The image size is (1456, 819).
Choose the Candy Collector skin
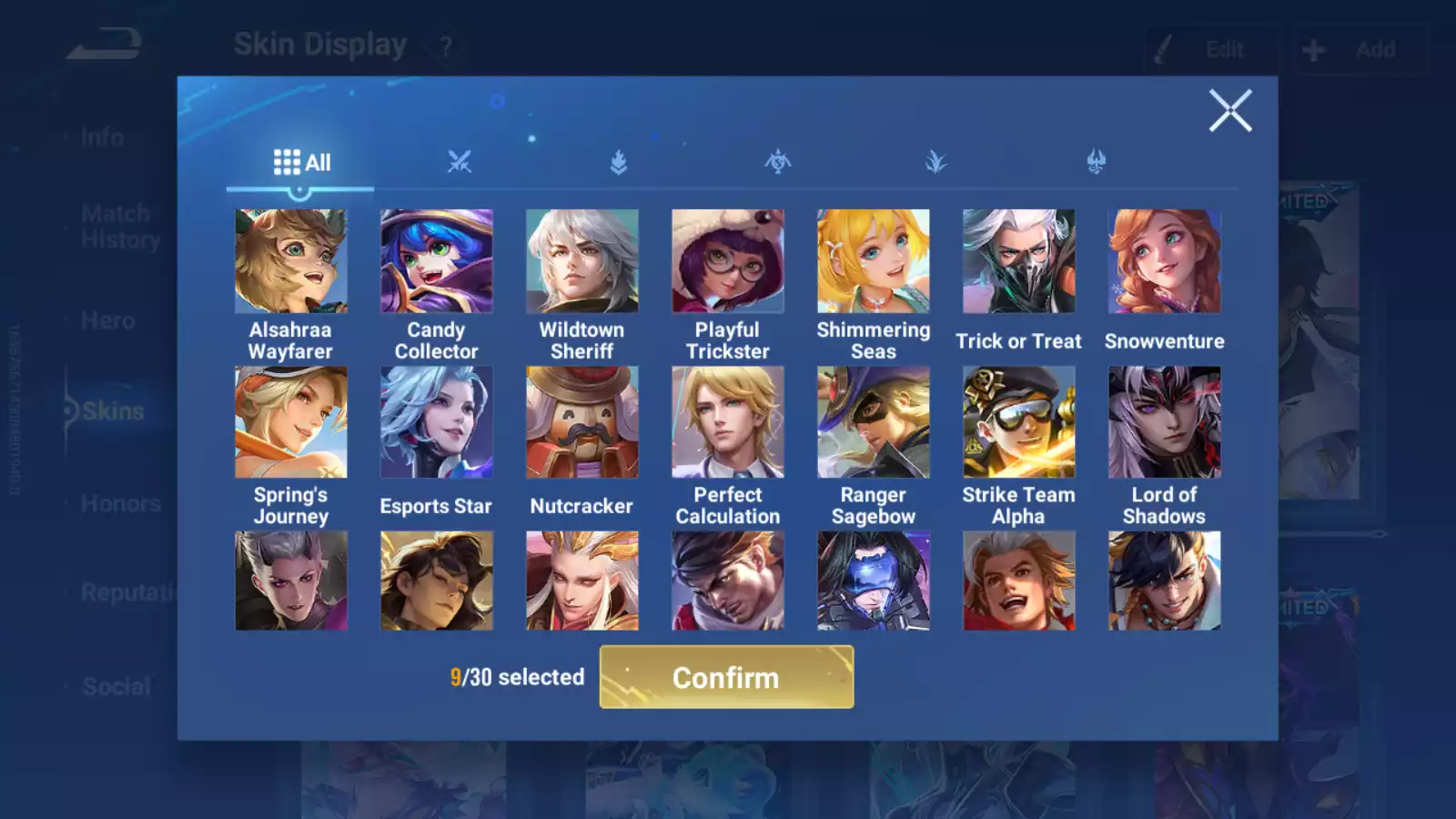tap(437, 262)
